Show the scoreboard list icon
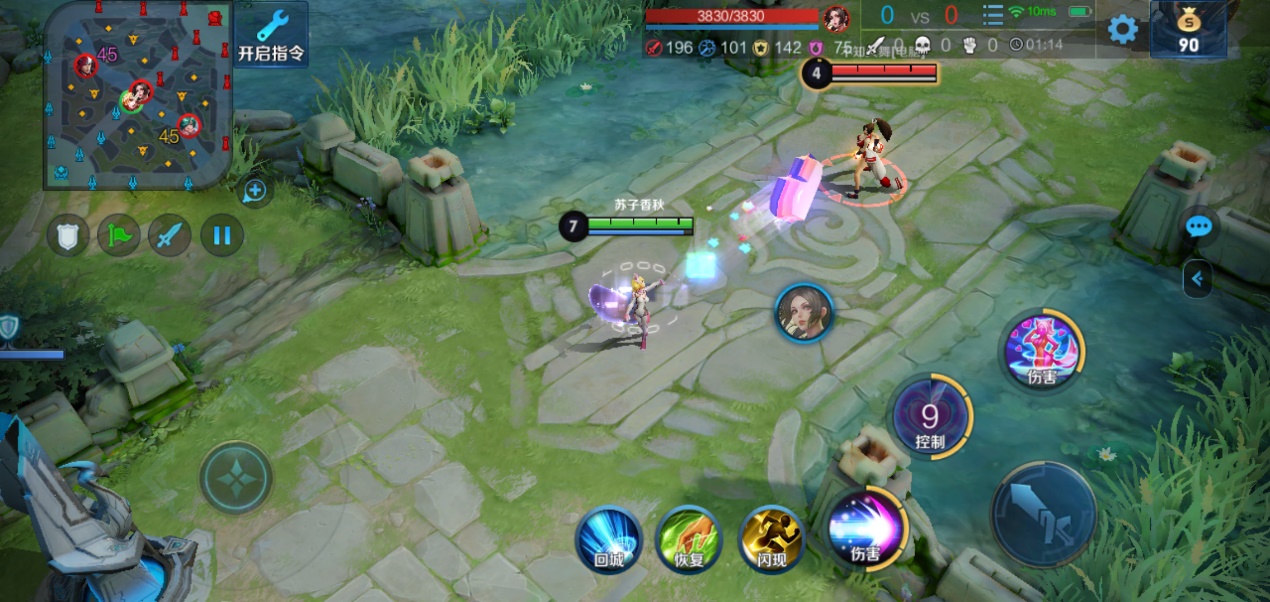Screen dimensions: 1270x602 coord(992,15)
